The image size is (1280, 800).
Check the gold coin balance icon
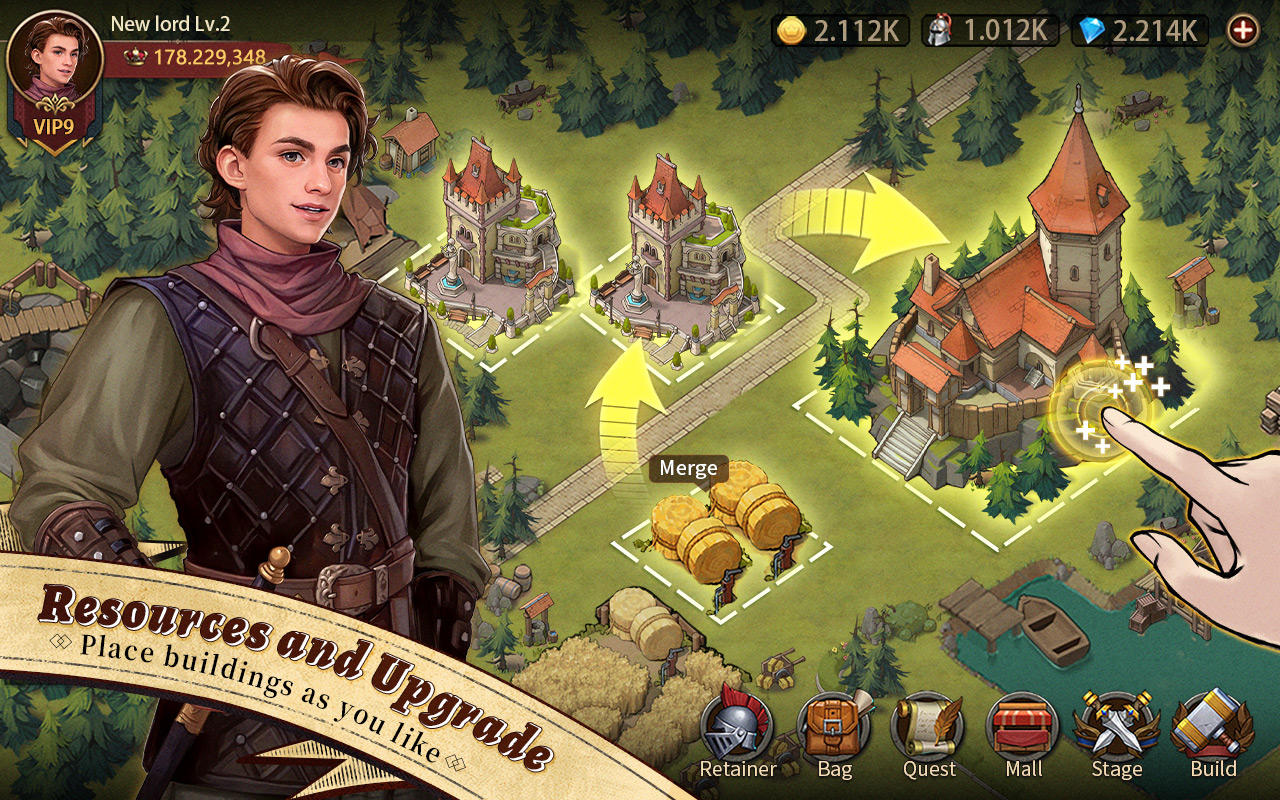793,30
